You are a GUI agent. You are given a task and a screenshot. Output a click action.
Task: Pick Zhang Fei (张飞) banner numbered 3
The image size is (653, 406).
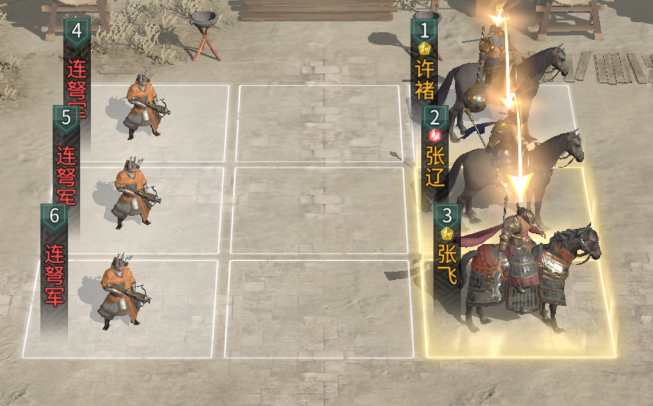pos(447,246)
